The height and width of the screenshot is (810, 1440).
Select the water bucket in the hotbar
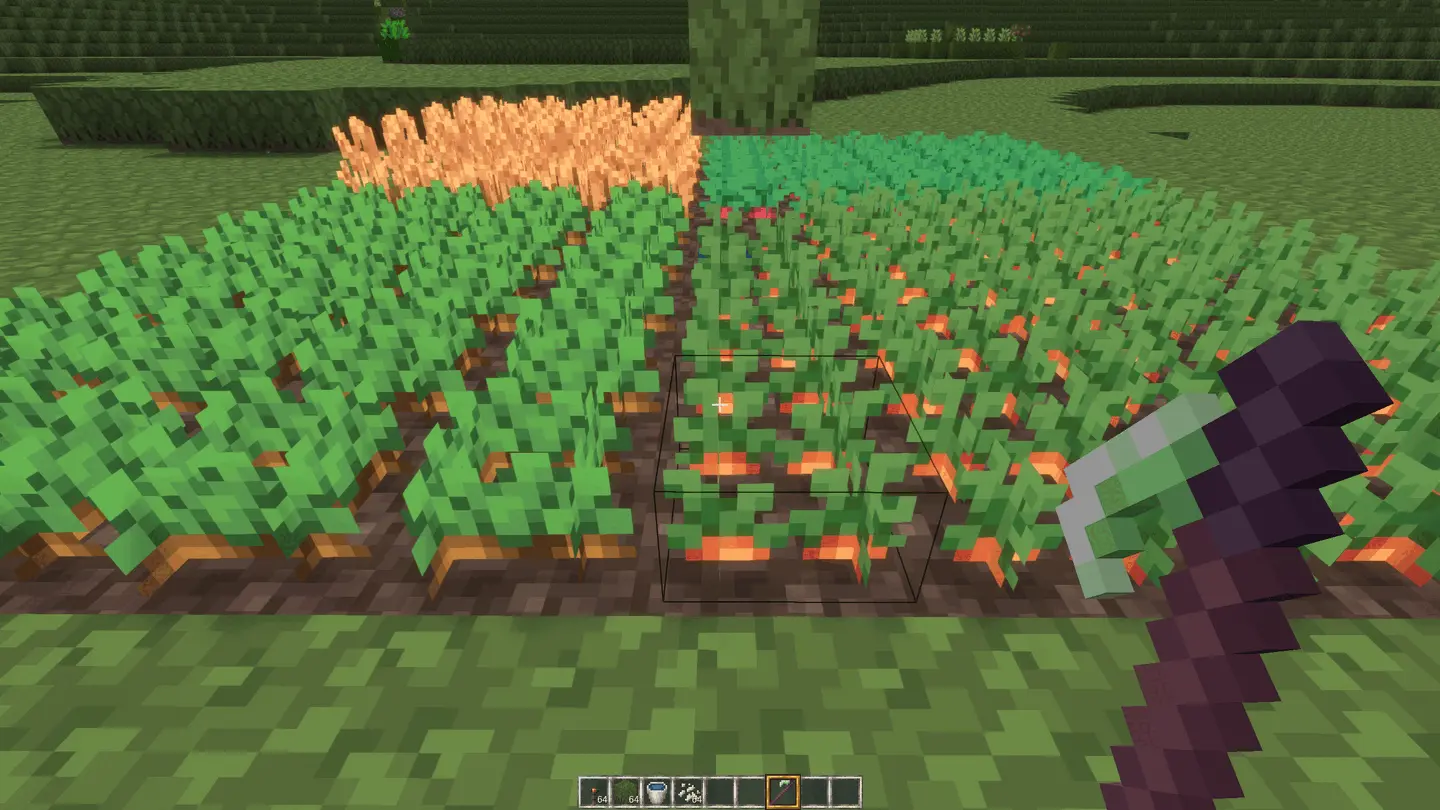click(657, 792)
